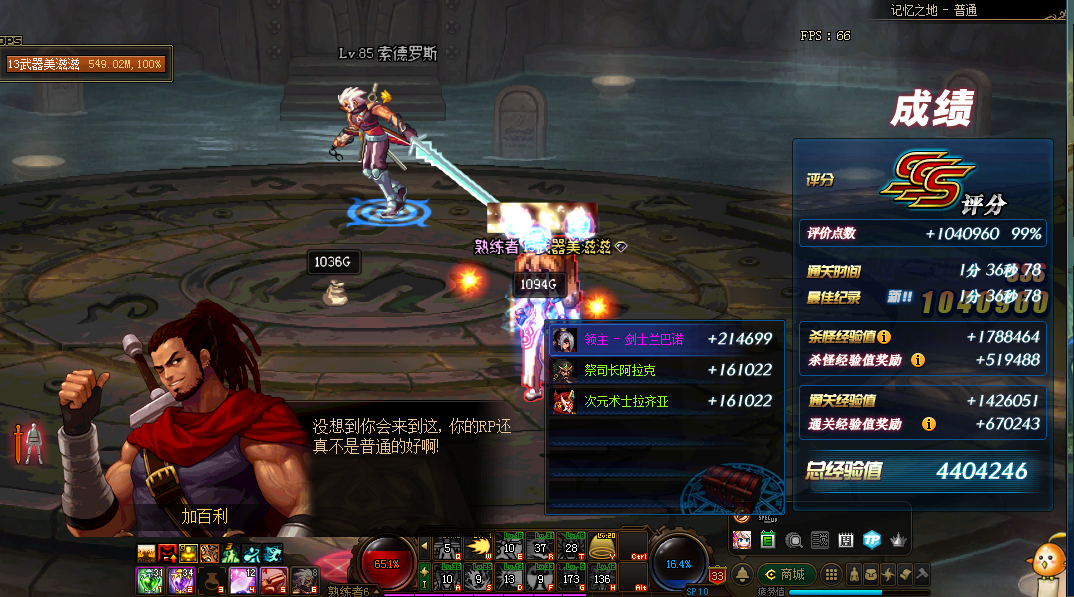
Task: Open the quest scroll icon
Action: click(x=904, y=574)
